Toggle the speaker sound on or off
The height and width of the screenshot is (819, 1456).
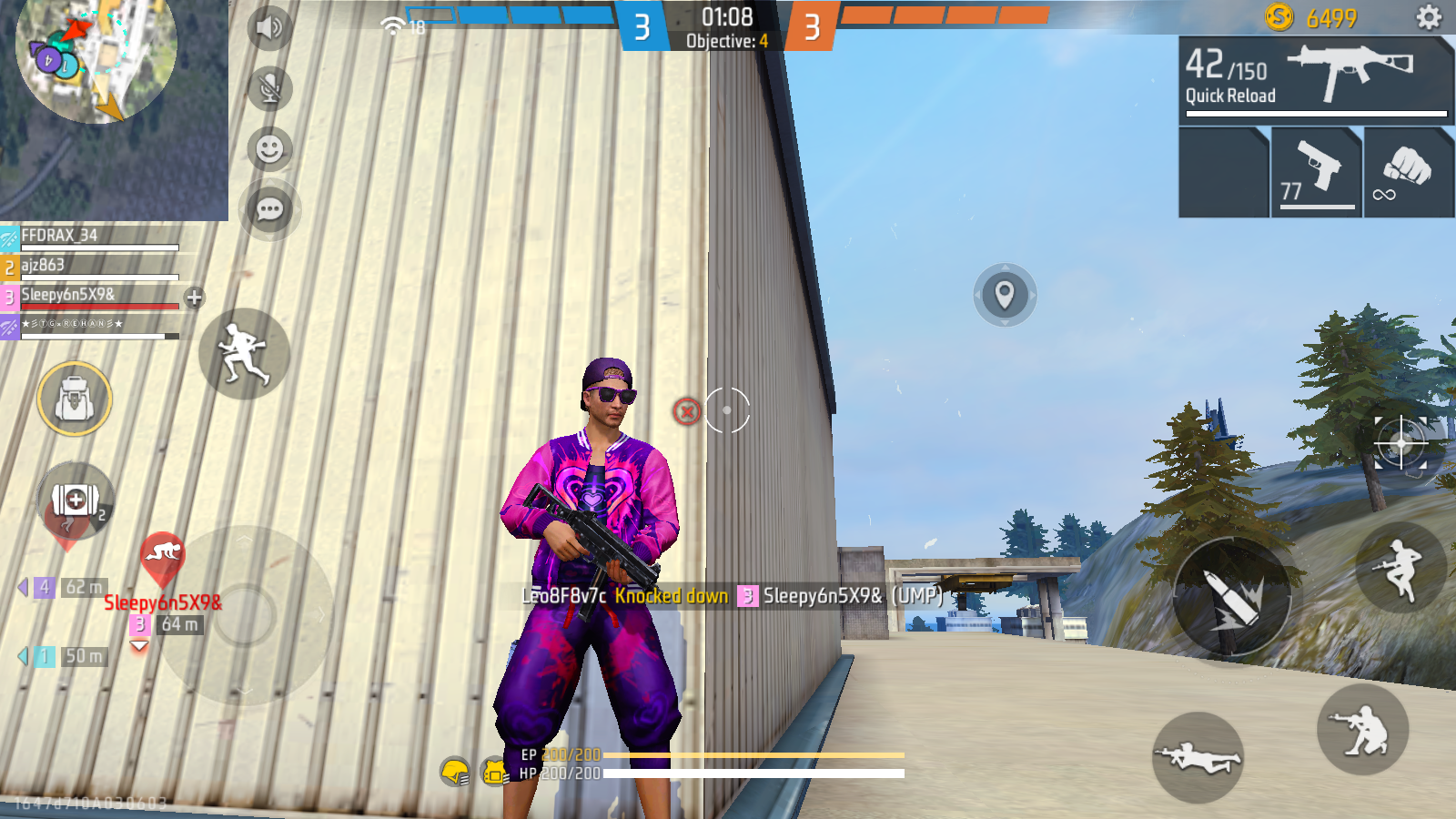[268, 27]
